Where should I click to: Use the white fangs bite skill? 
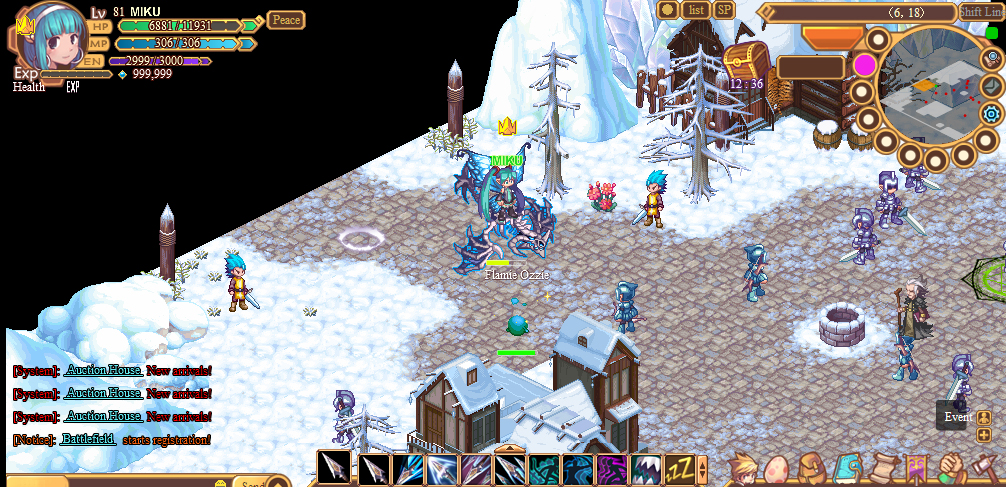point(646,468)
